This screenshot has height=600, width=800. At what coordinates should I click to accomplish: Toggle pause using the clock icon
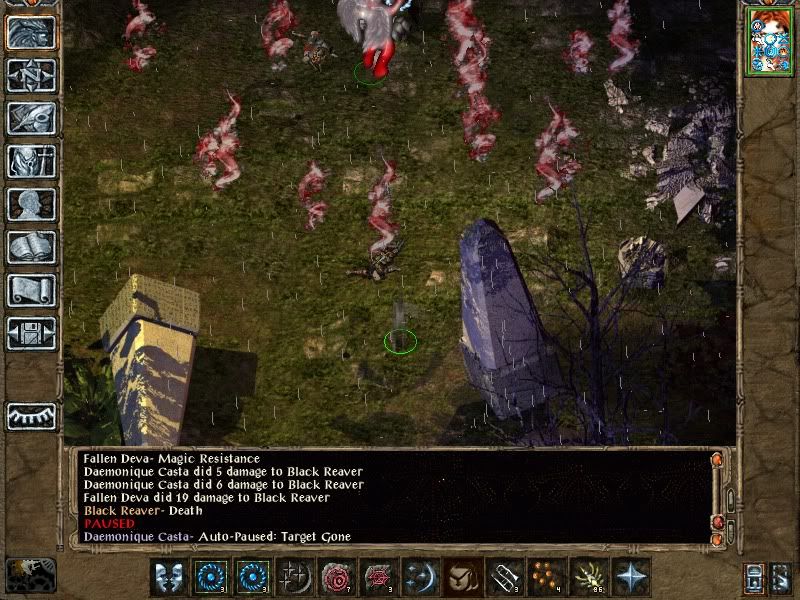pos(30,575)
